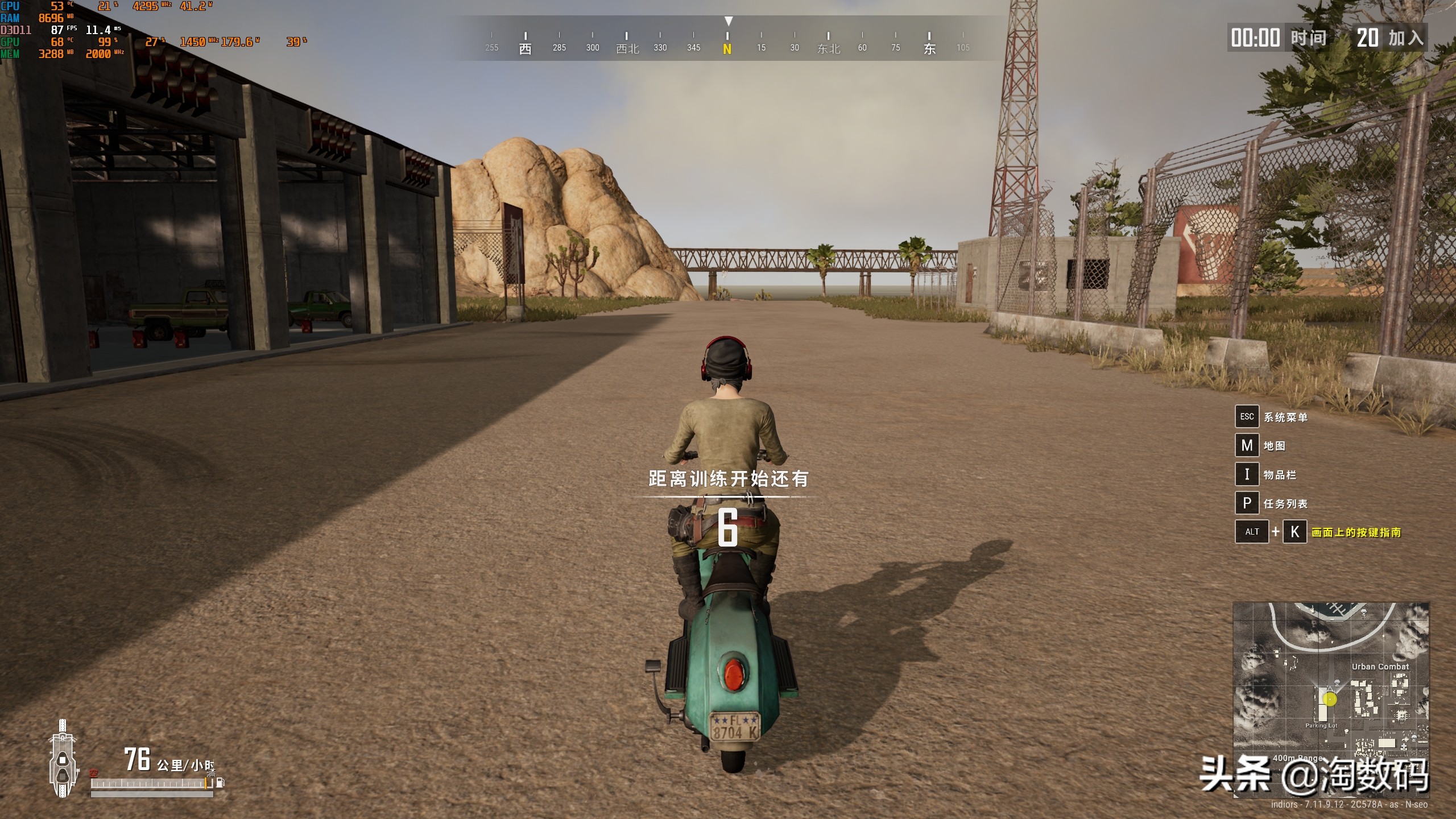1456x819 pixels.
Task: Select the motorcycle seat indicator icon
Action: pos(62,759)
